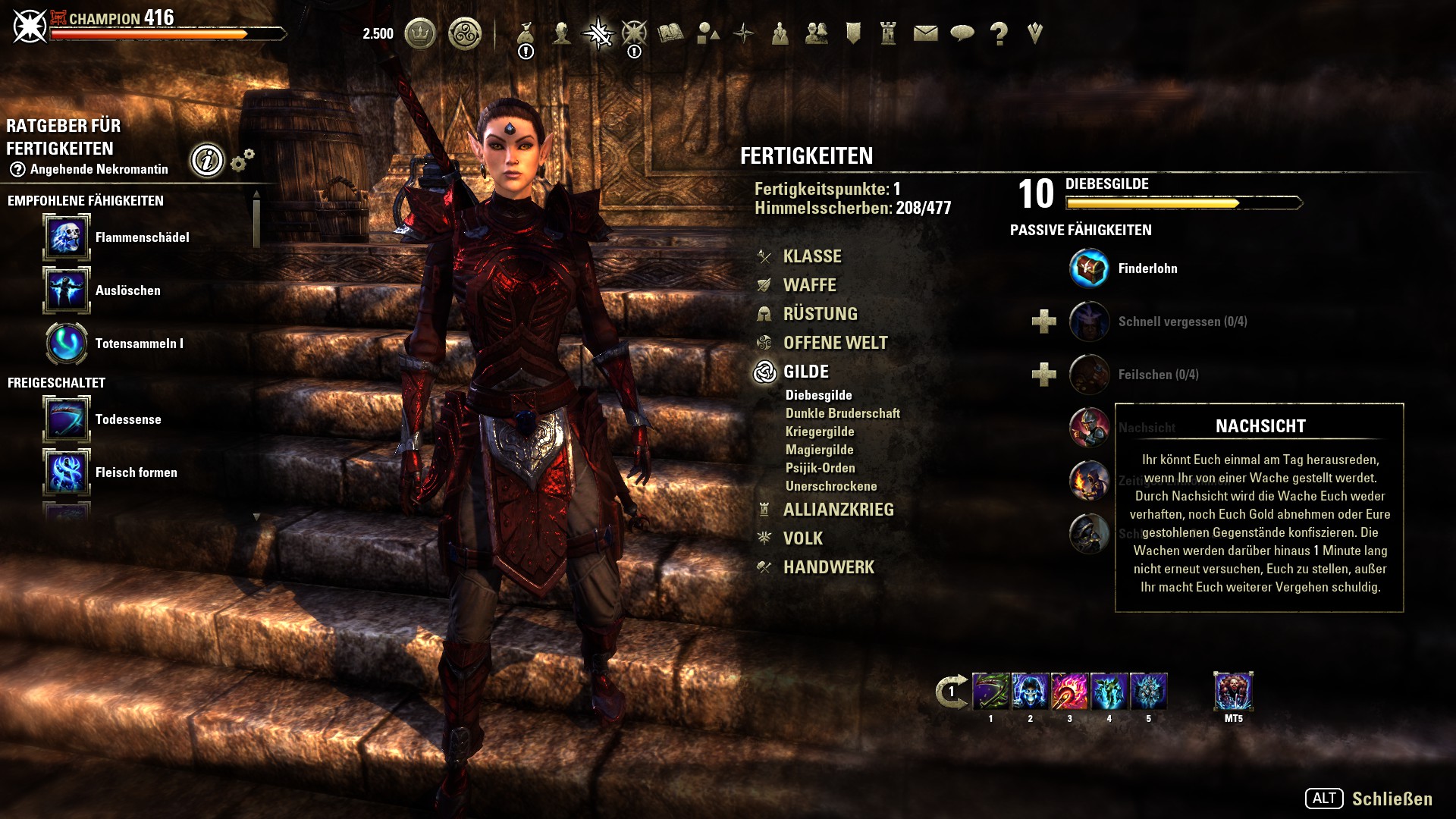Select the Auslöschen ability icon
1456x819 pixels.
(x=67, y=290)
